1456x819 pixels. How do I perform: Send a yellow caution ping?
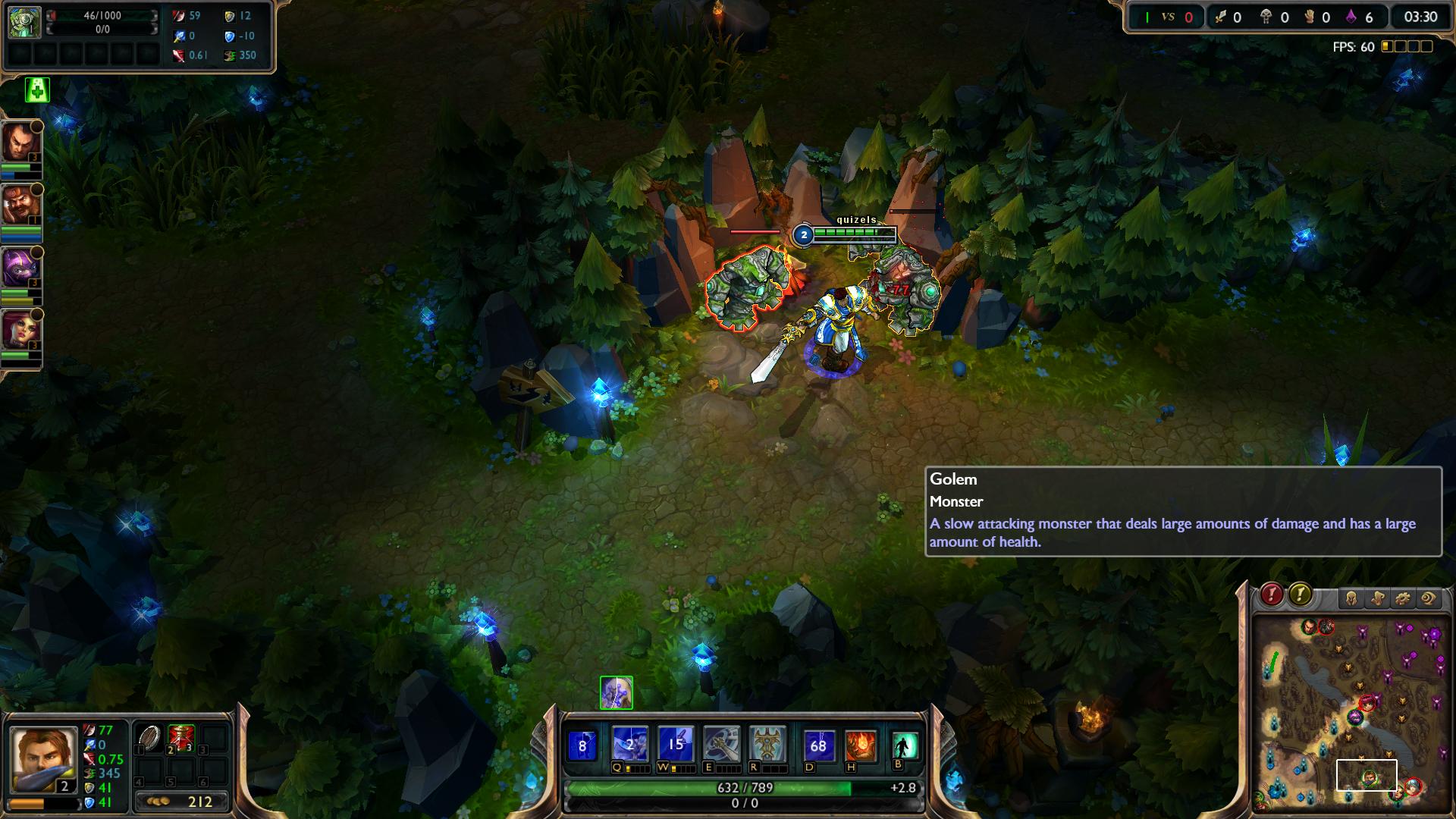1300,595
